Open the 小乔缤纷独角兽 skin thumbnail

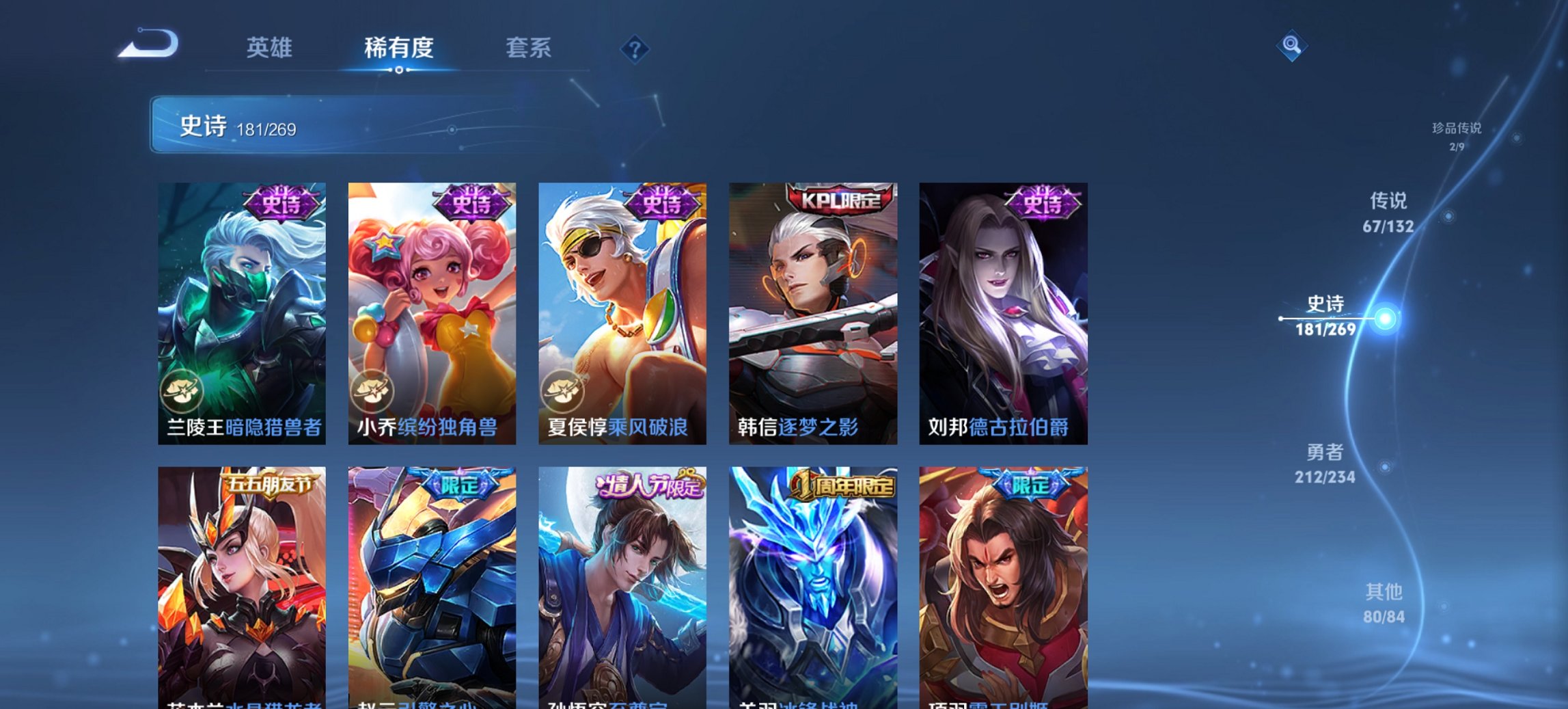coord(432,308)
